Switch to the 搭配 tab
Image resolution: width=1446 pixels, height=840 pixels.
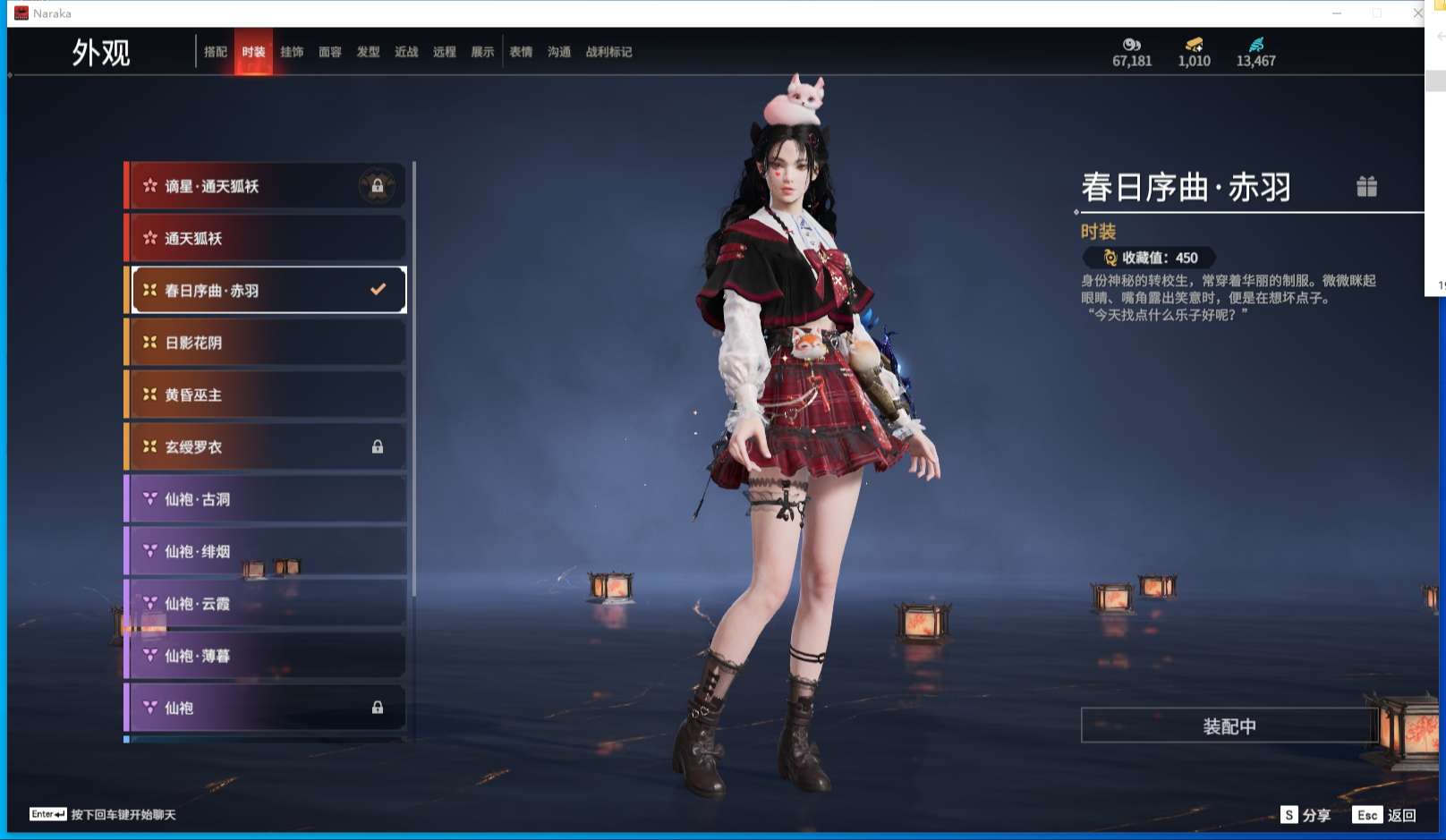216,52
